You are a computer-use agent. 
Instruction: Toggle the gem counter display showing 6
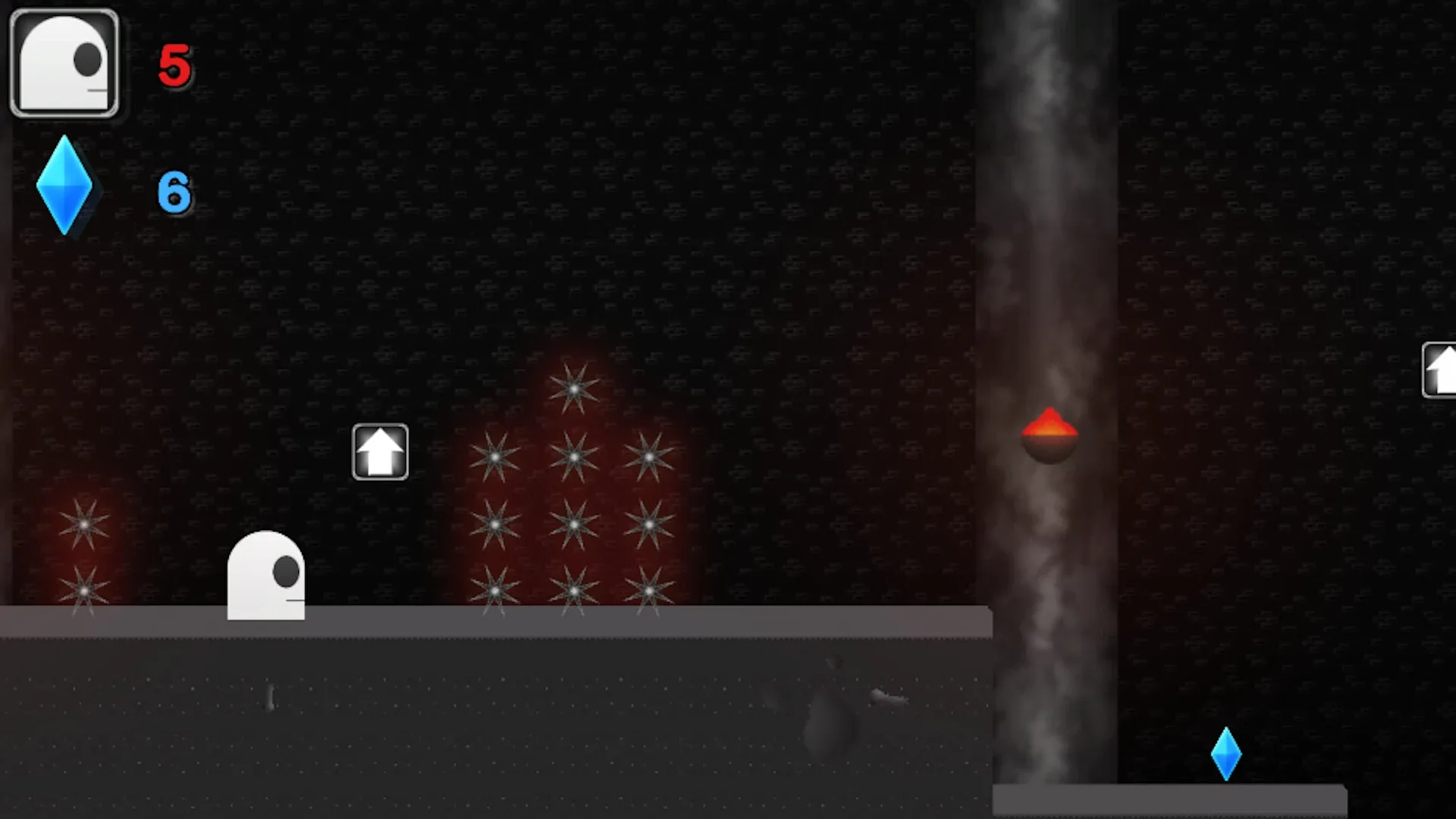173,191
